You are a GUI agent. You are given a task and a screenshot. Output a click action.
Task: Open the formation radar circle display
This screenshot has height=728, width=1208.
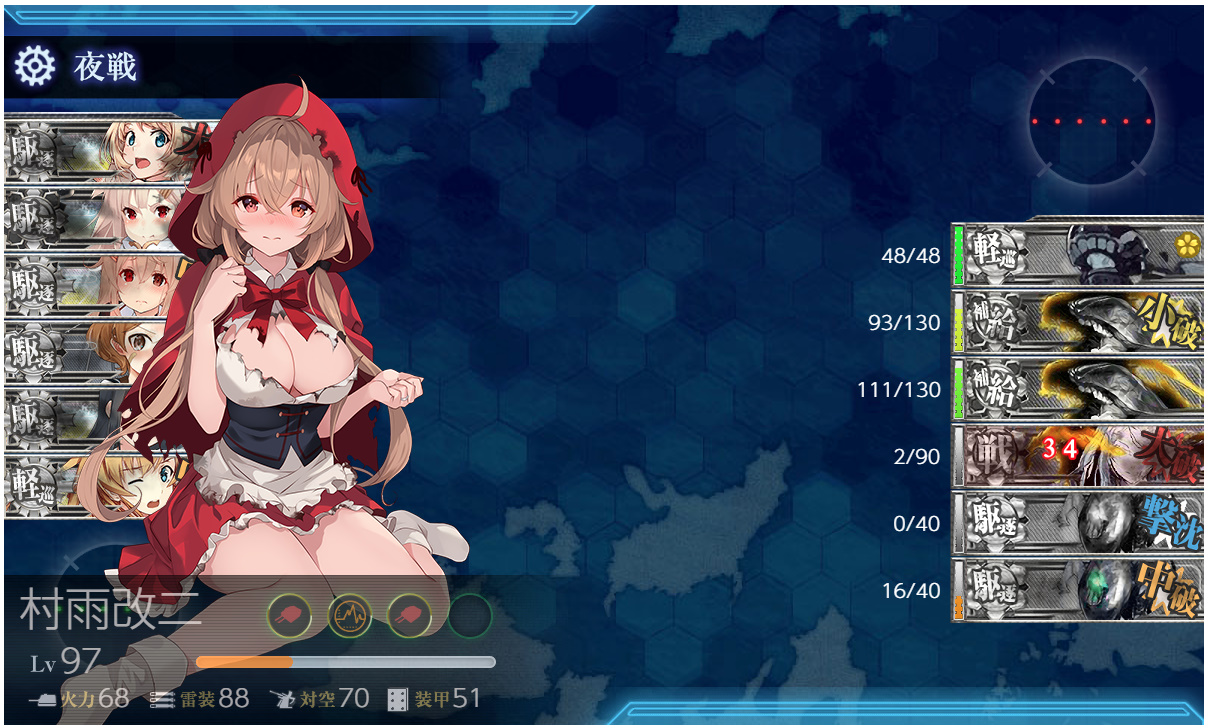pyautogui.click(x=1091, y=121)
